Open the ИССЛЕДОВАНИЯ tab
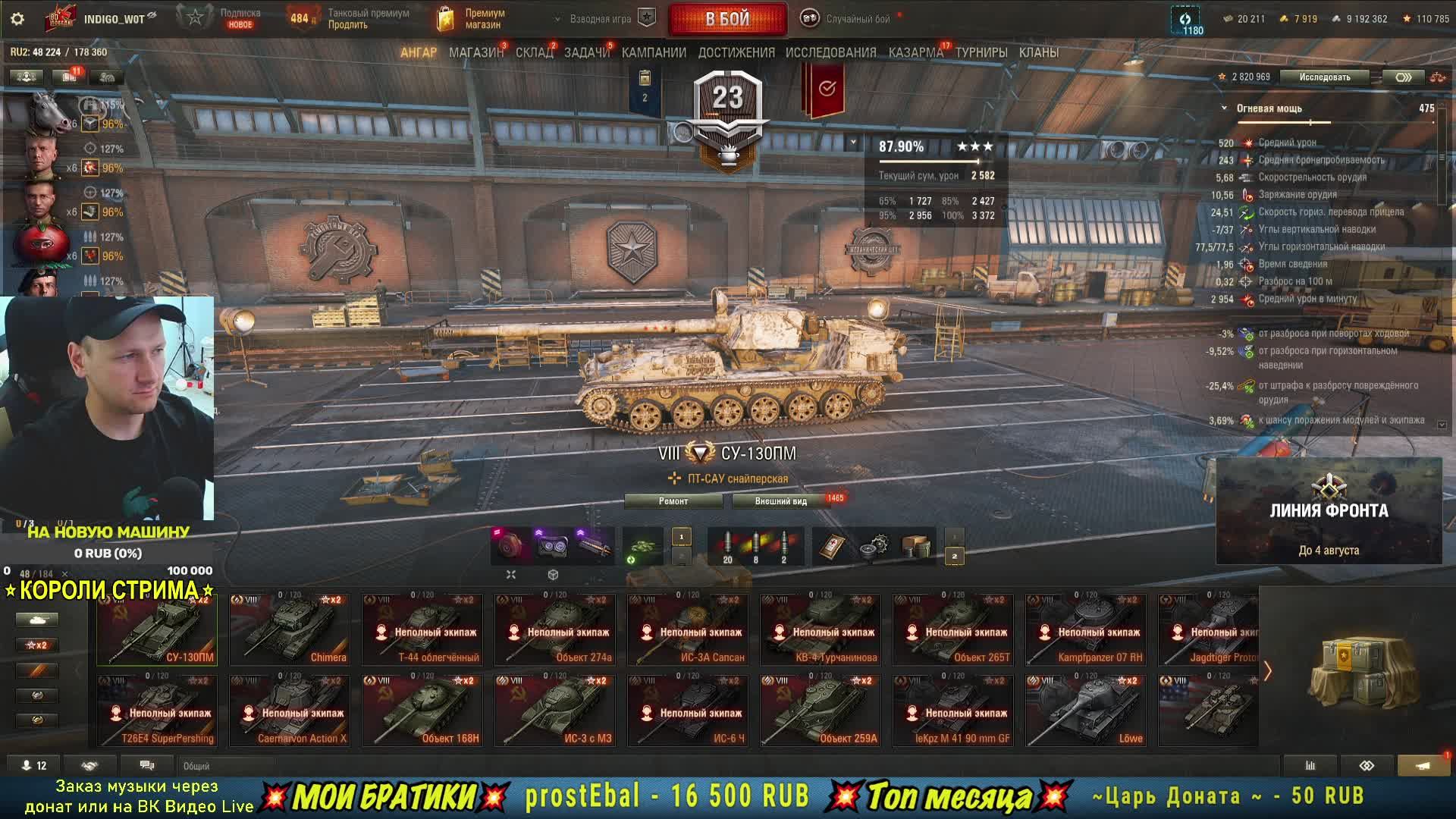This screenshot has height=819, width=1456. 830,52
